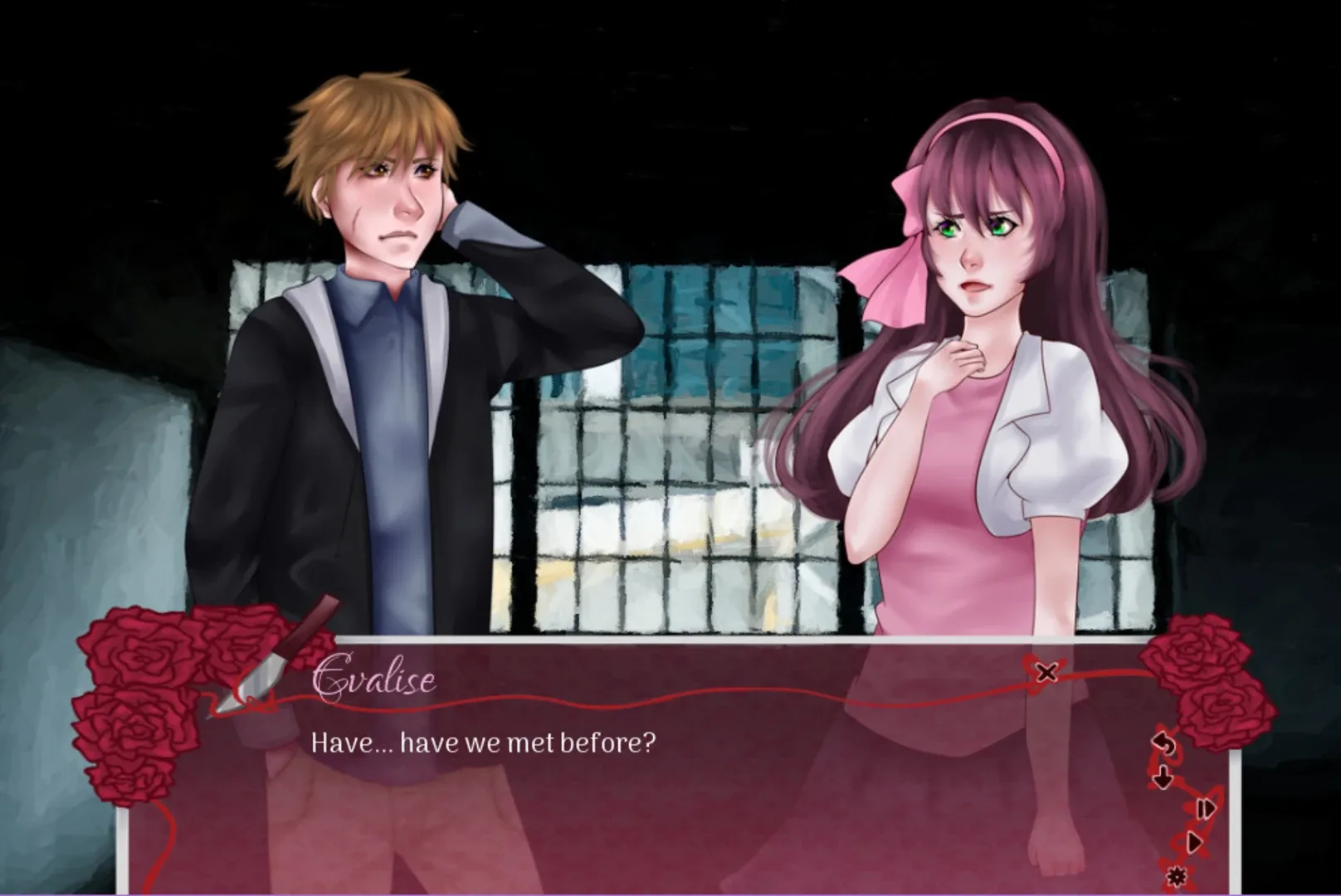1341x896 pixels.
Task: Click the fast-forward quick-menu icon
Action: (1206, 809)
